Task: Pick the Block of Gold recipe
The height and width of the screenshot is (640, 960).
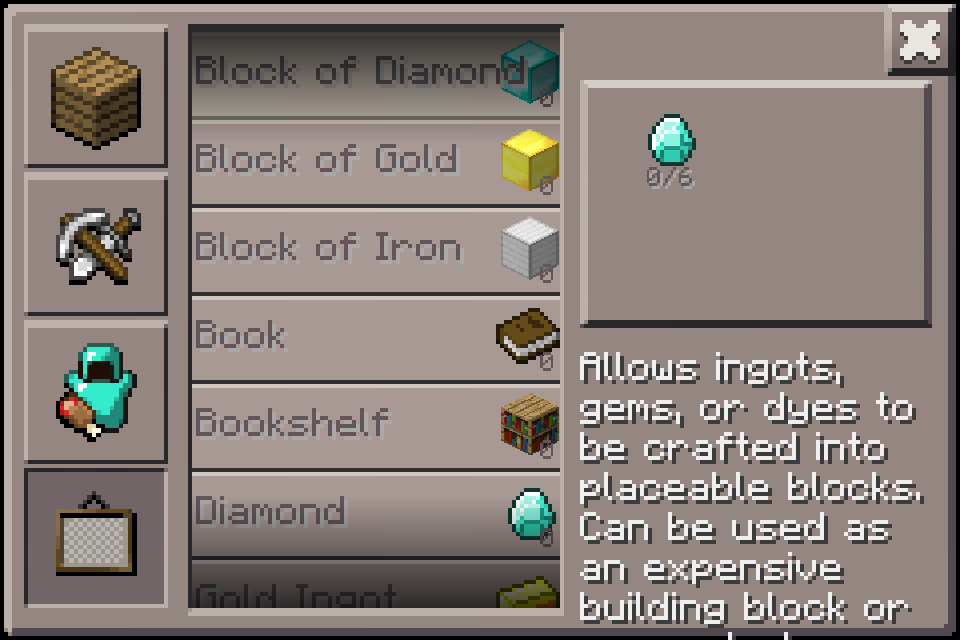Action: [375, 162]
